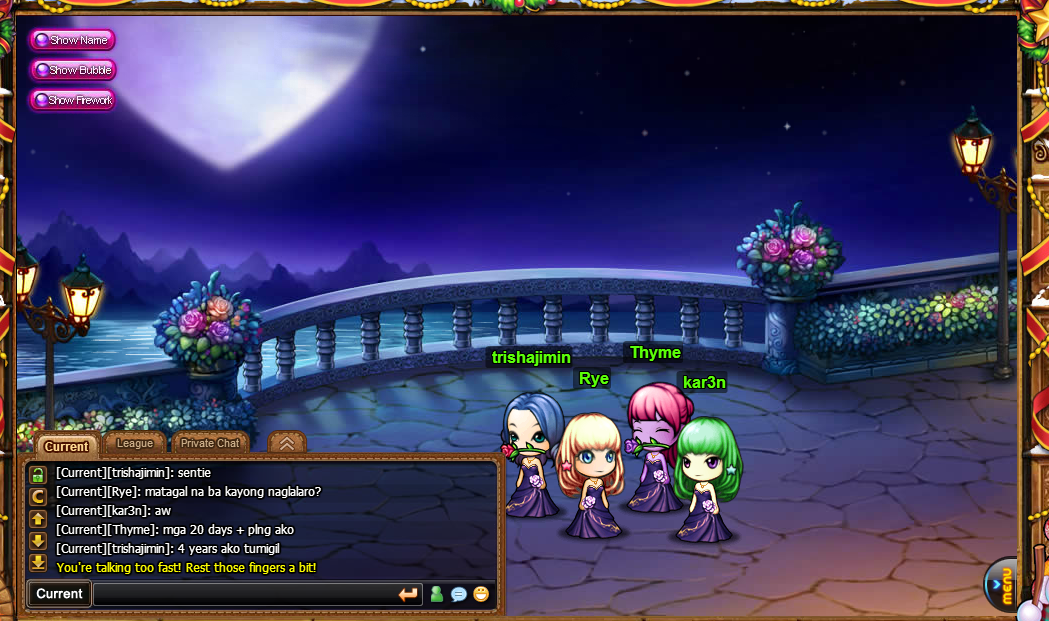
Task: Open the Current channel selector beside input
Action: pyautogui.click(x=59, y=594)
